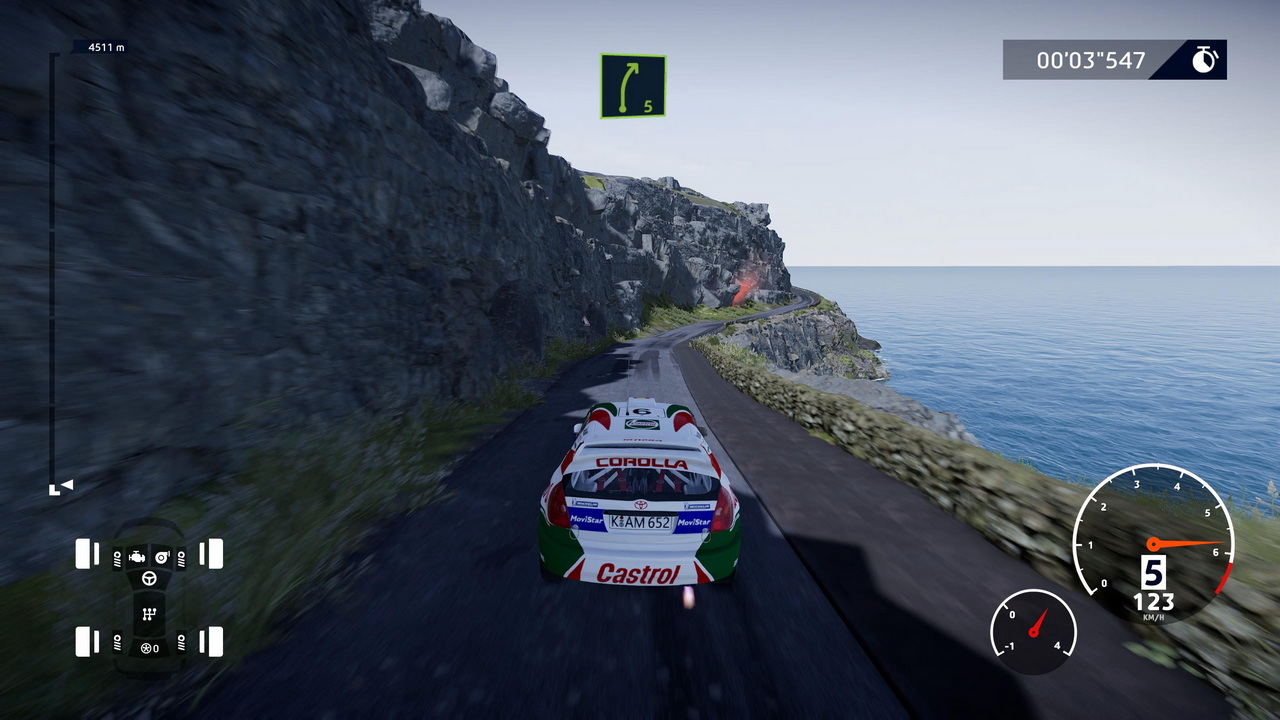The image size is (1280, 720).
Task: Click the right-turn pace note icon
Action: tap(633, 86)
